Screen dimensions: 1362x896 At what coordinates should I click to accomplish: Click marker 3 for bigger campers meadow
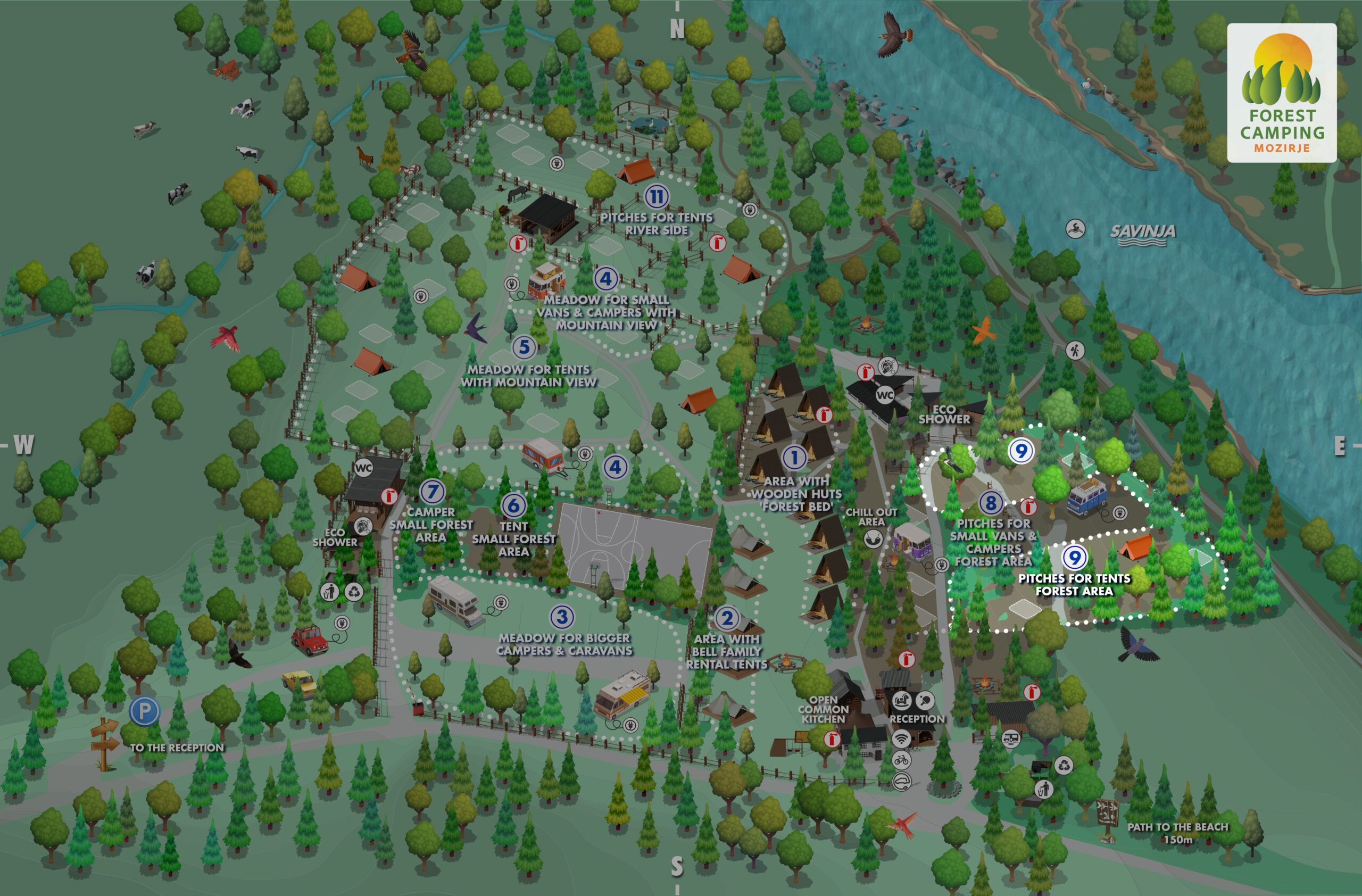tap(562, 617)
